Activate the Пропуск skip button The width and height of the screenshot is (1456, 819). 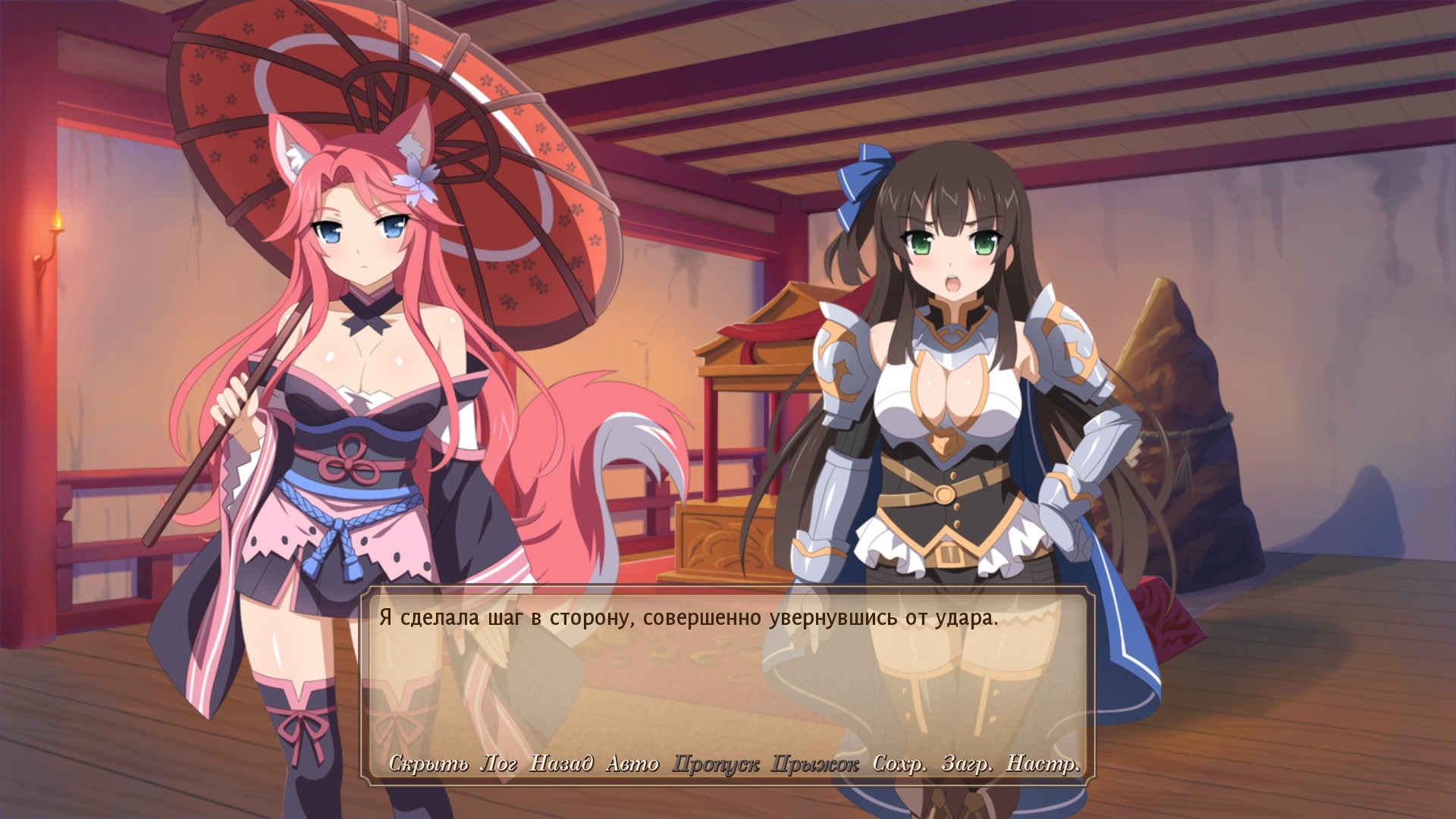click(716, 764)
